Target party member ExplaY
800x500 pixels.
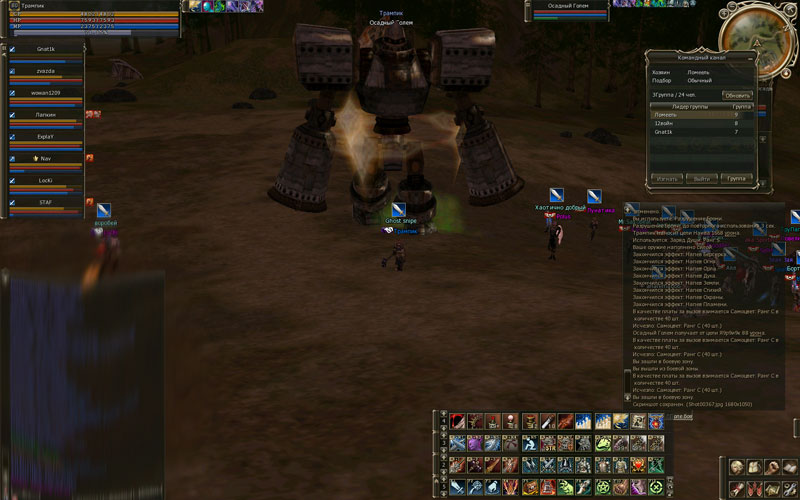tap(47, 137)
